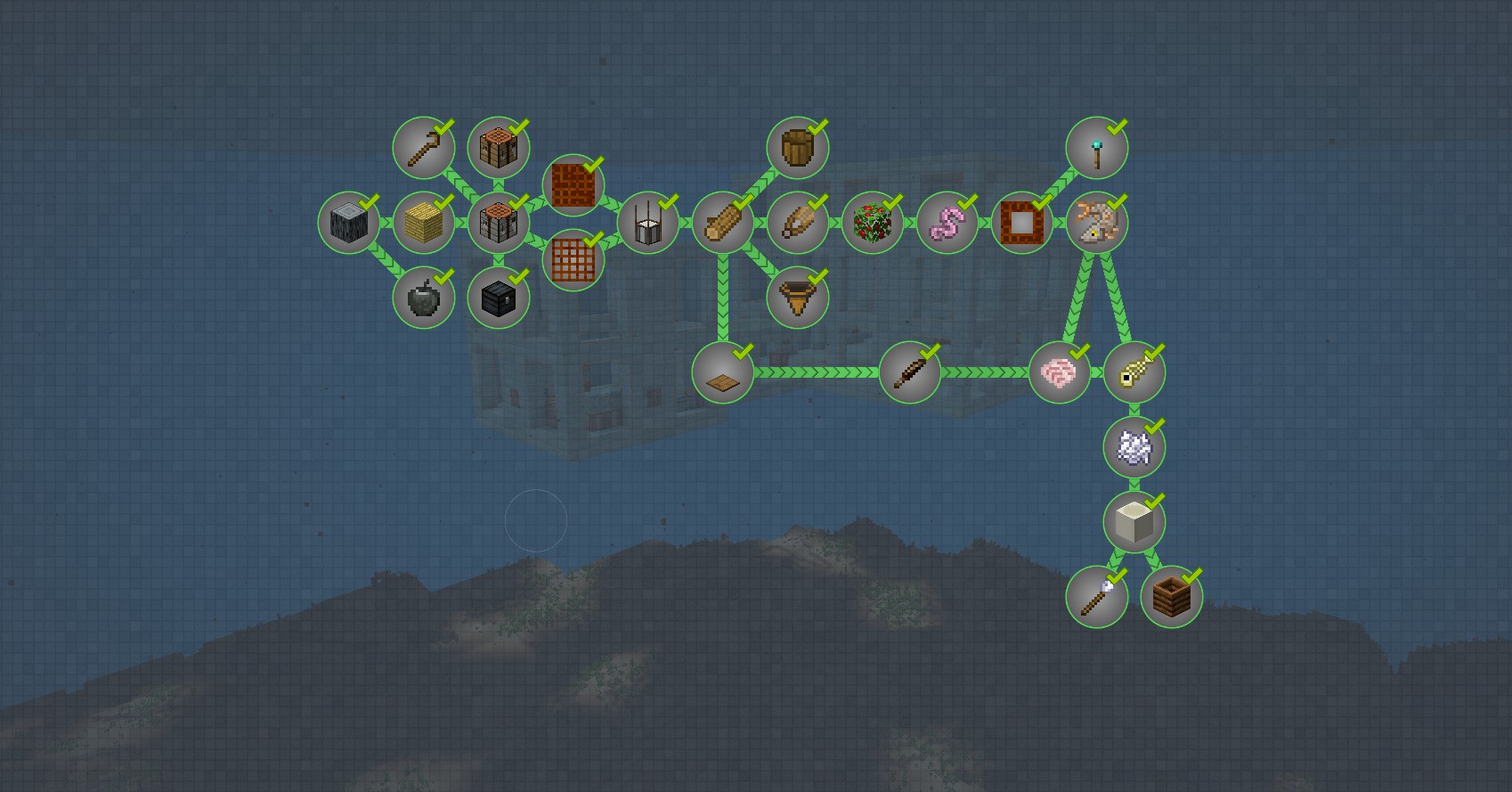Open the black chest quest node
Screen dimensions: 1512x792
coord(499,298)
